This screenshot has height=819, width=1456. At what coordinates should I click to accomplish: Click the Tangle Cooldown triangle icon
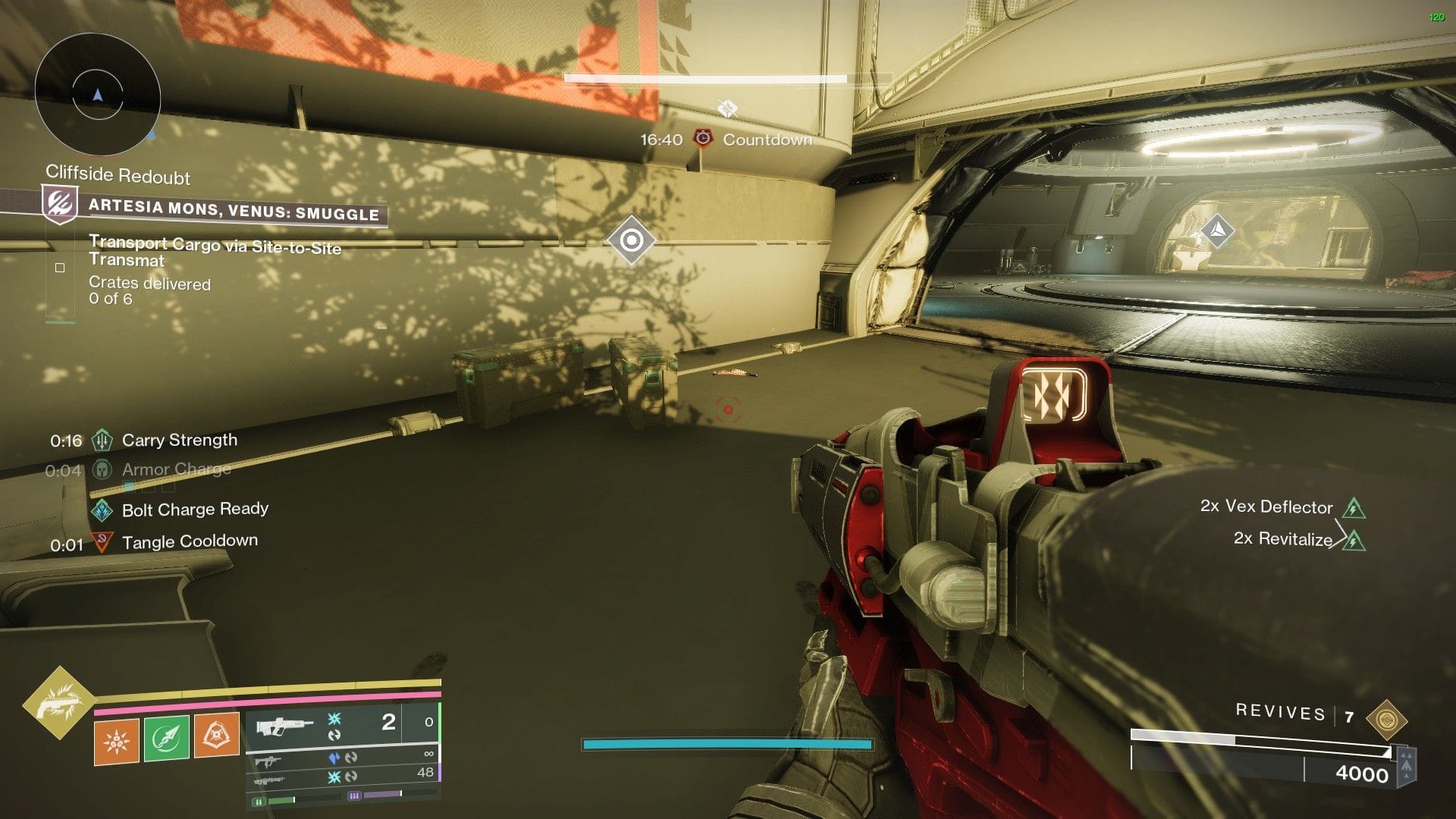(x=102, y=542)
